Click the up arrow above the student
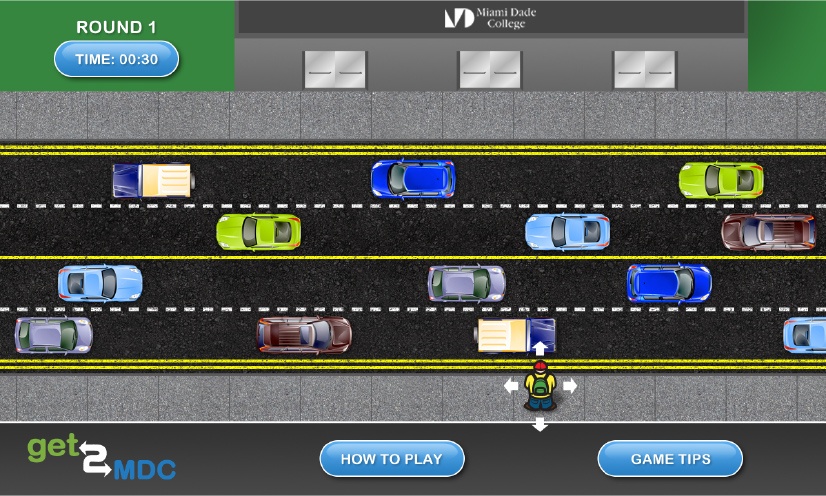The image size is (826, 496). tap(540, 348)
